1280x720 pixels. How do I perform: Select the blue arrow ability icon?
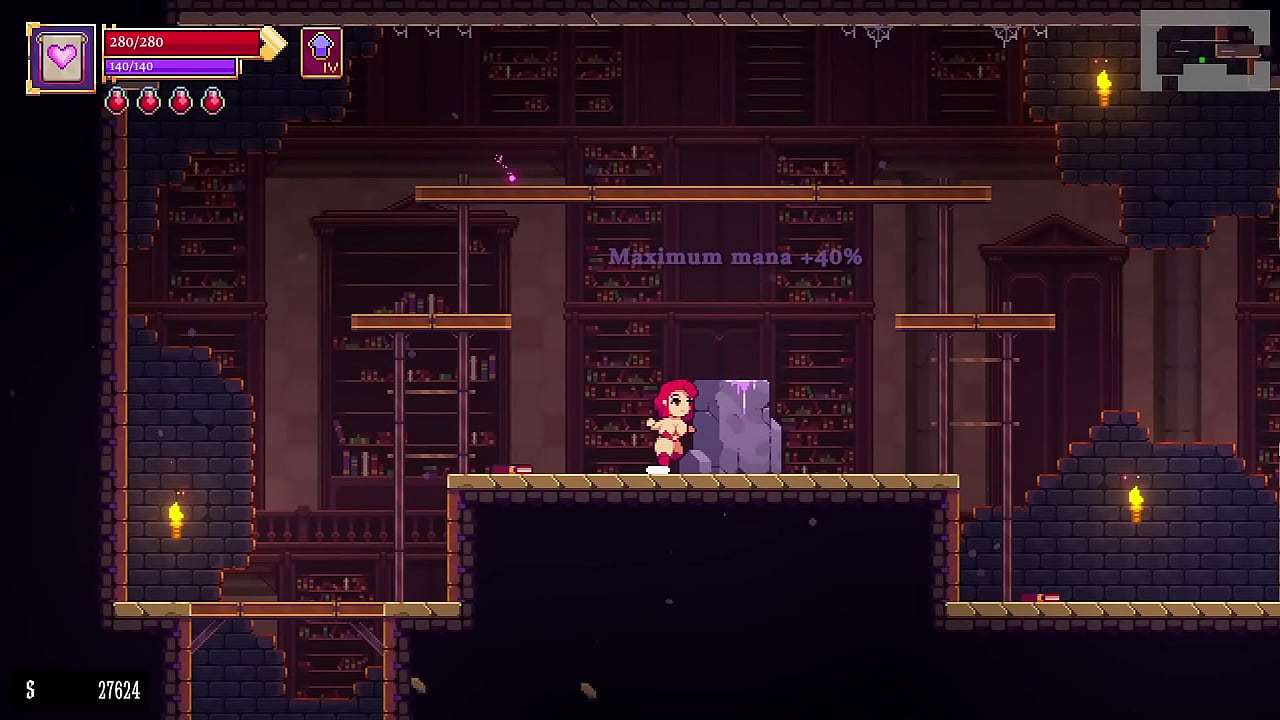tap(321, 51)
